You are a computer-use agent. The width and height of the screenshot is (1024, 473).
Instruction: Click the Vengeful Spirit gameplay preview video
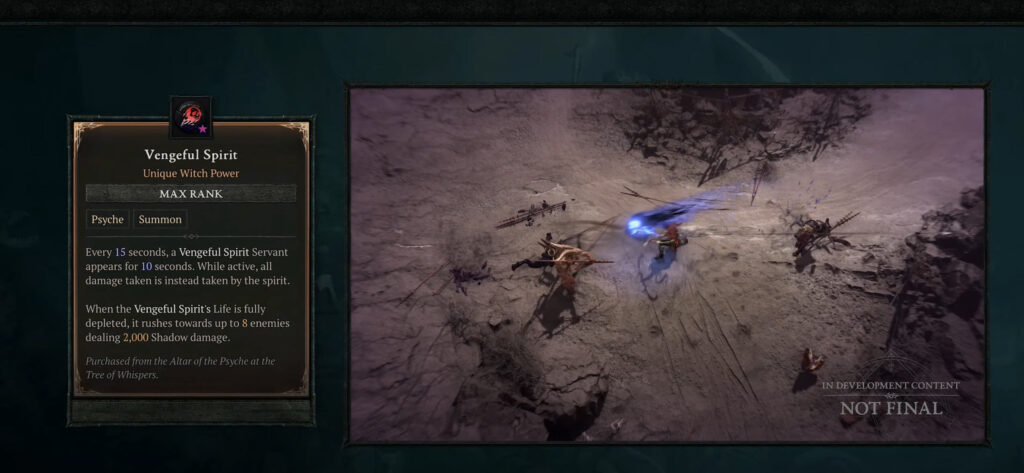[x=666, y=264]
